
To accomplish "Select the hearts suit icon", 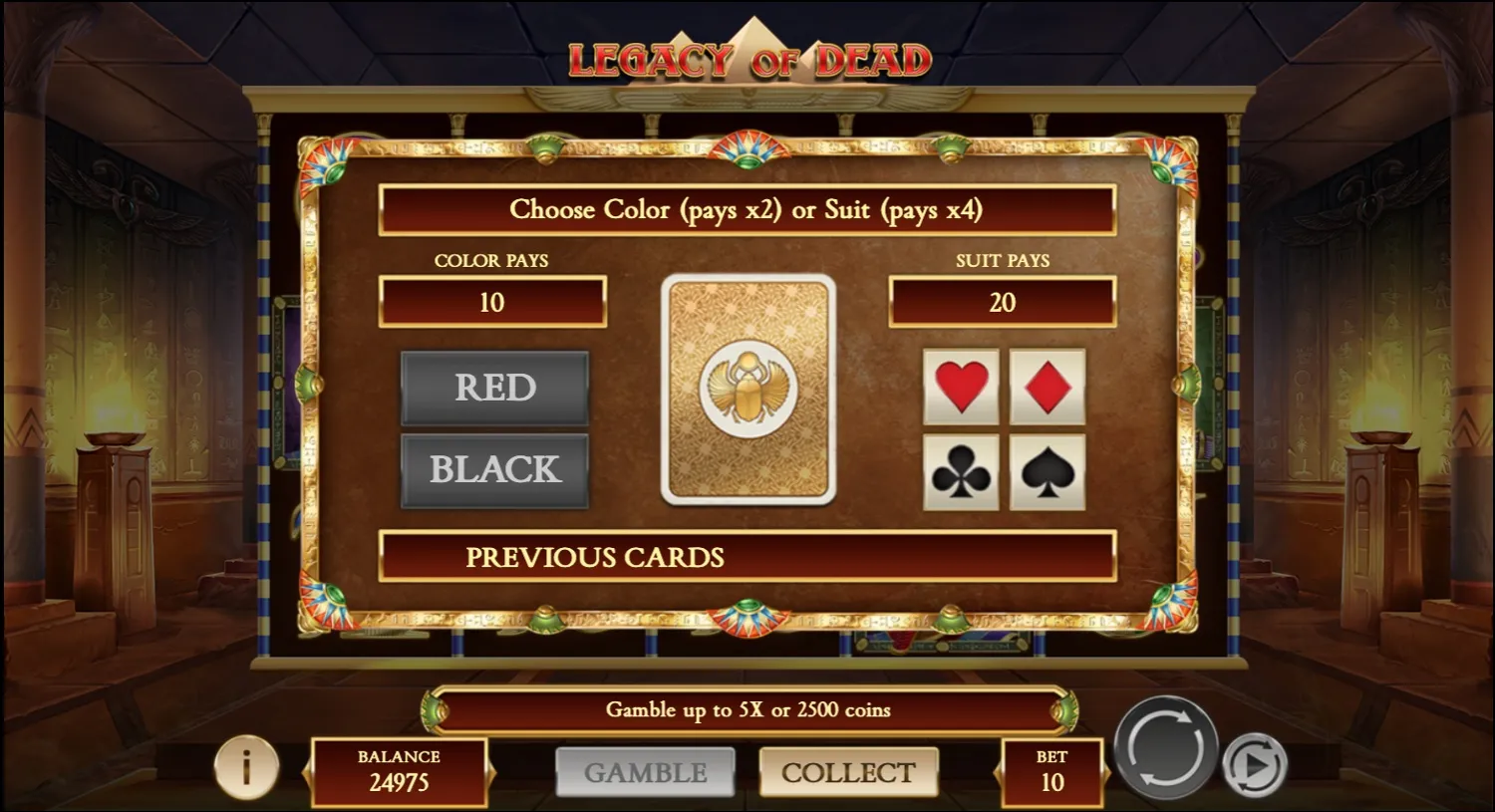I will click(960, 389).
